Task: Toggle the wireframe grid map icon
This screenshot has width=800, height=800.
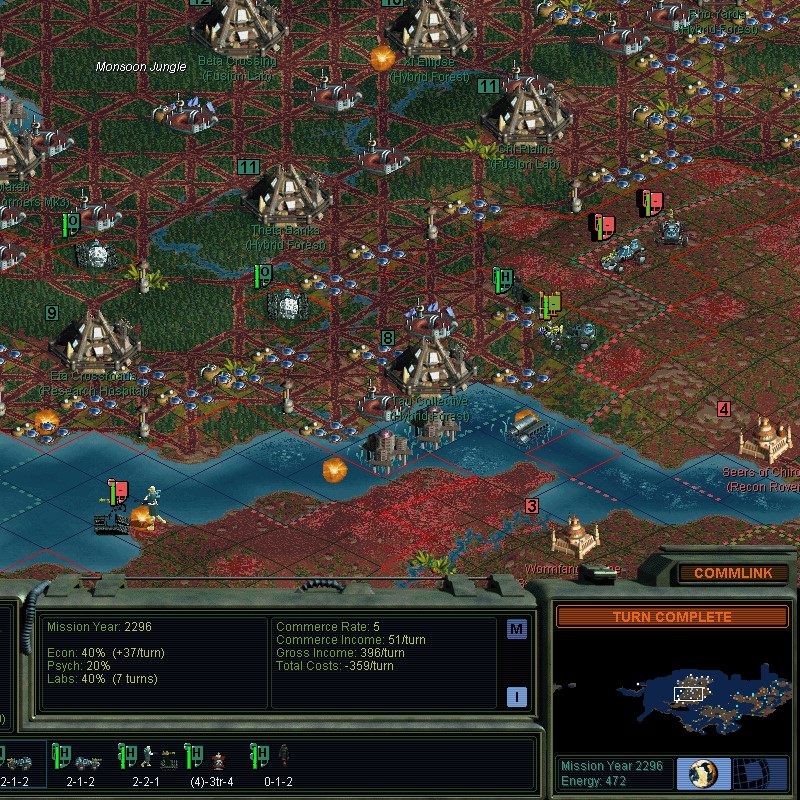Action: (x=759, y=773)
